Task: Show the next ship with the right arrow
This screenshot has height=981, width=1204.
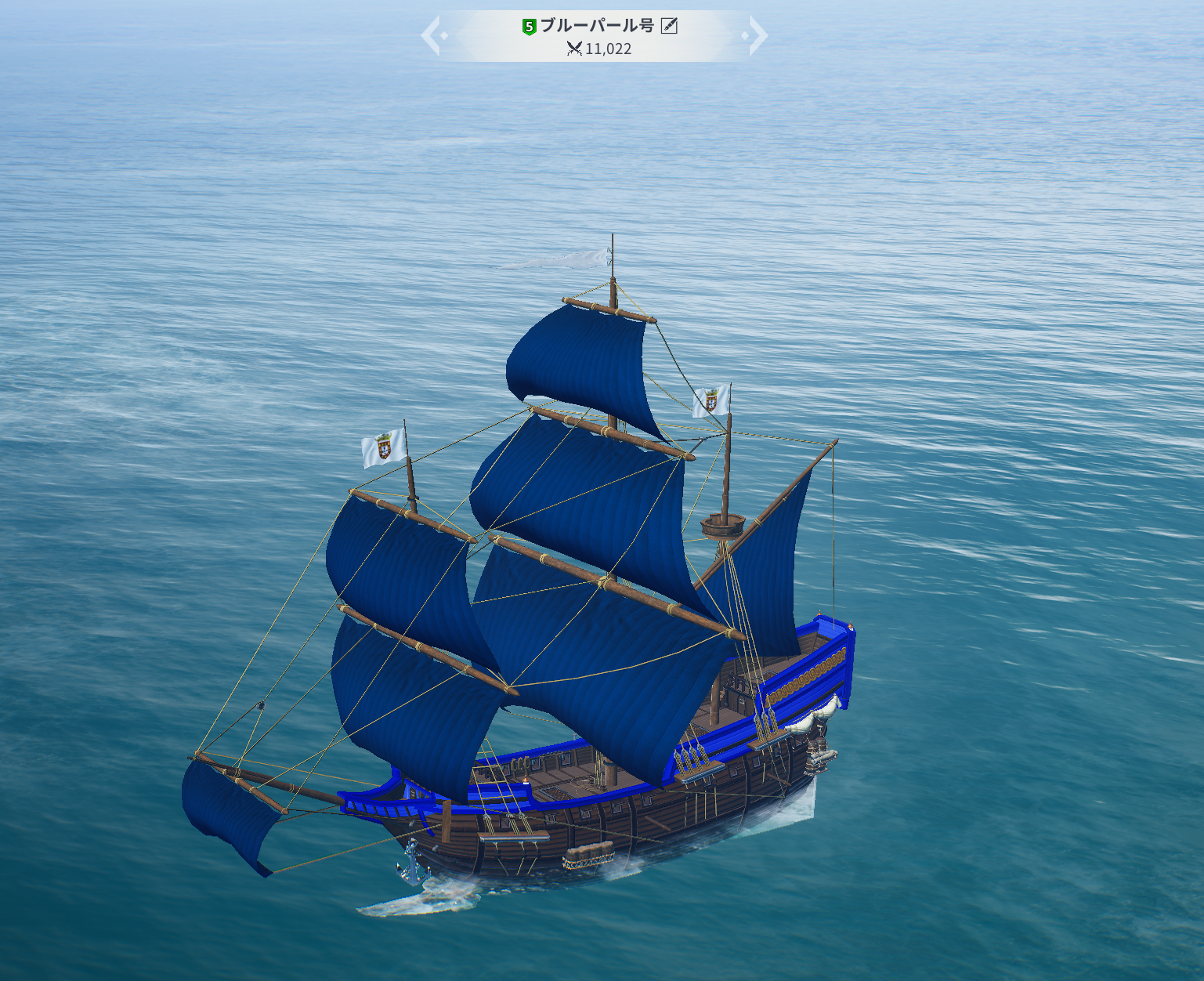Action: click(756, 36)
